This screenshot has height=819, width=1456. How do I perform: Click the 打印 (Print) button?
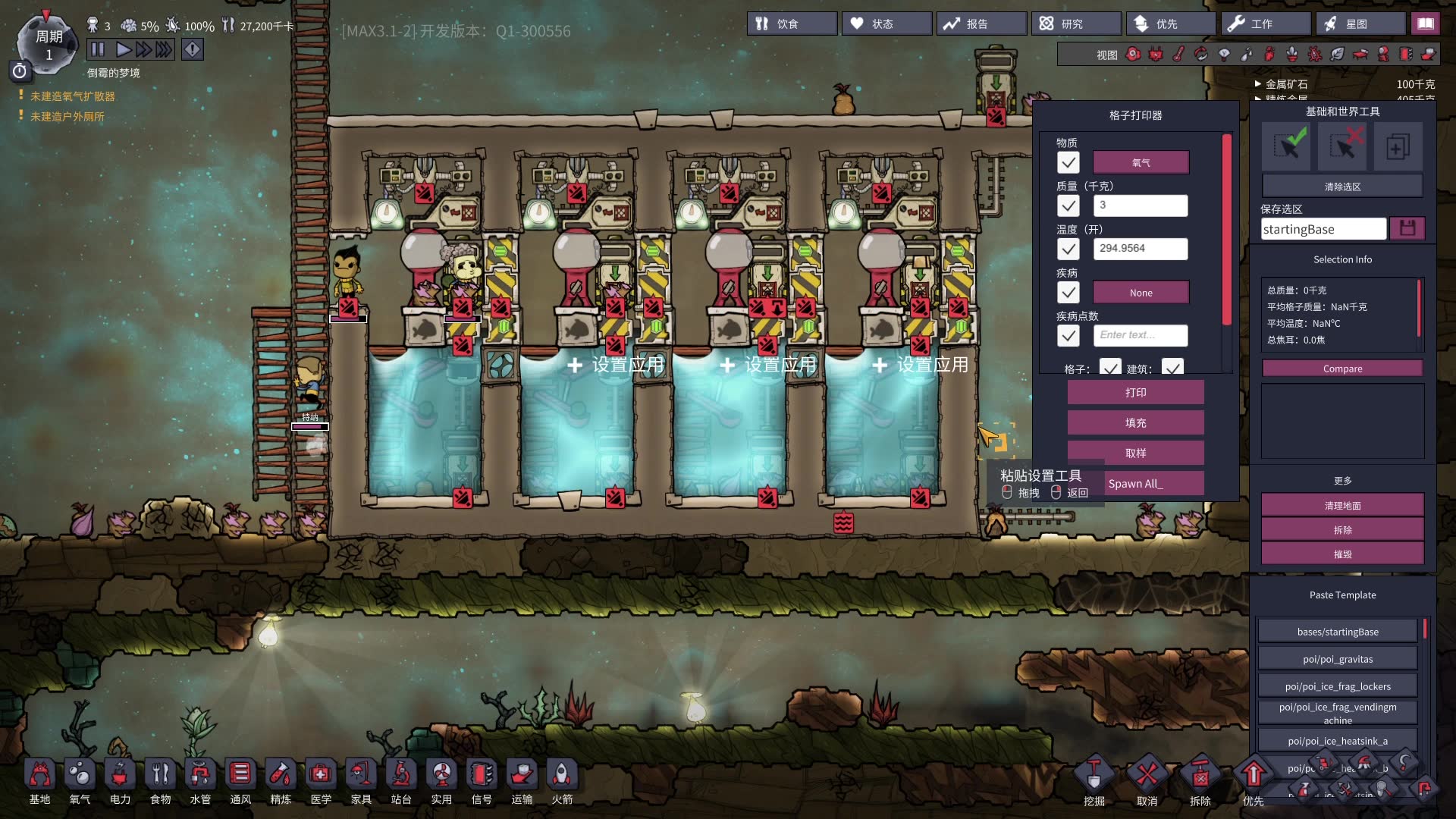tap(1135, 393)
